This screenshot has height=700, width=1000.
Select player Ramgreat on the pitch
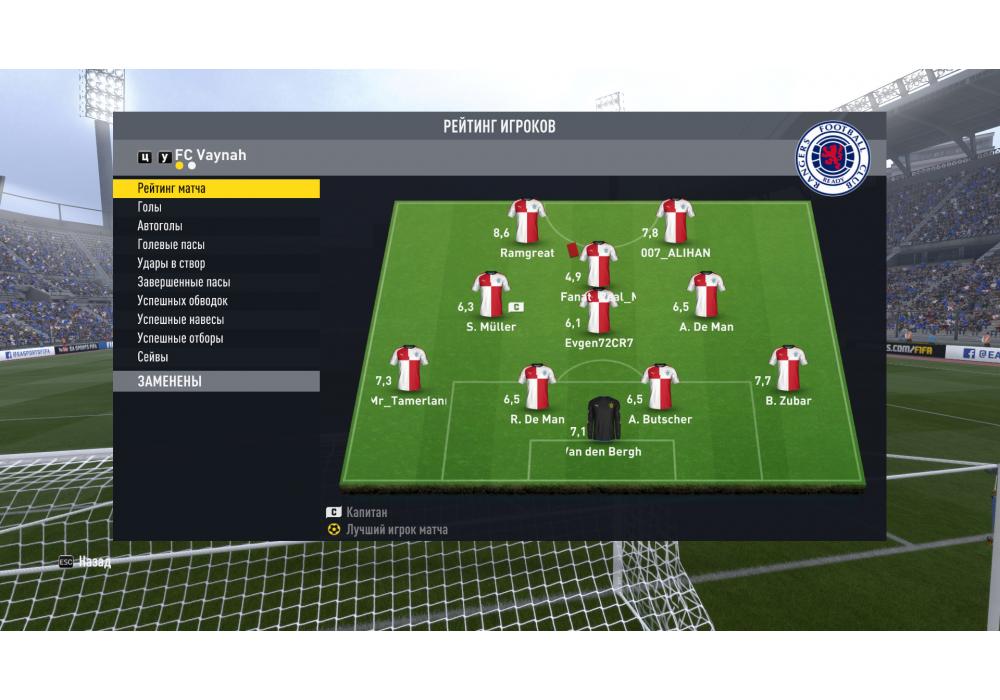pyautogui.click(x=527, y=221)
